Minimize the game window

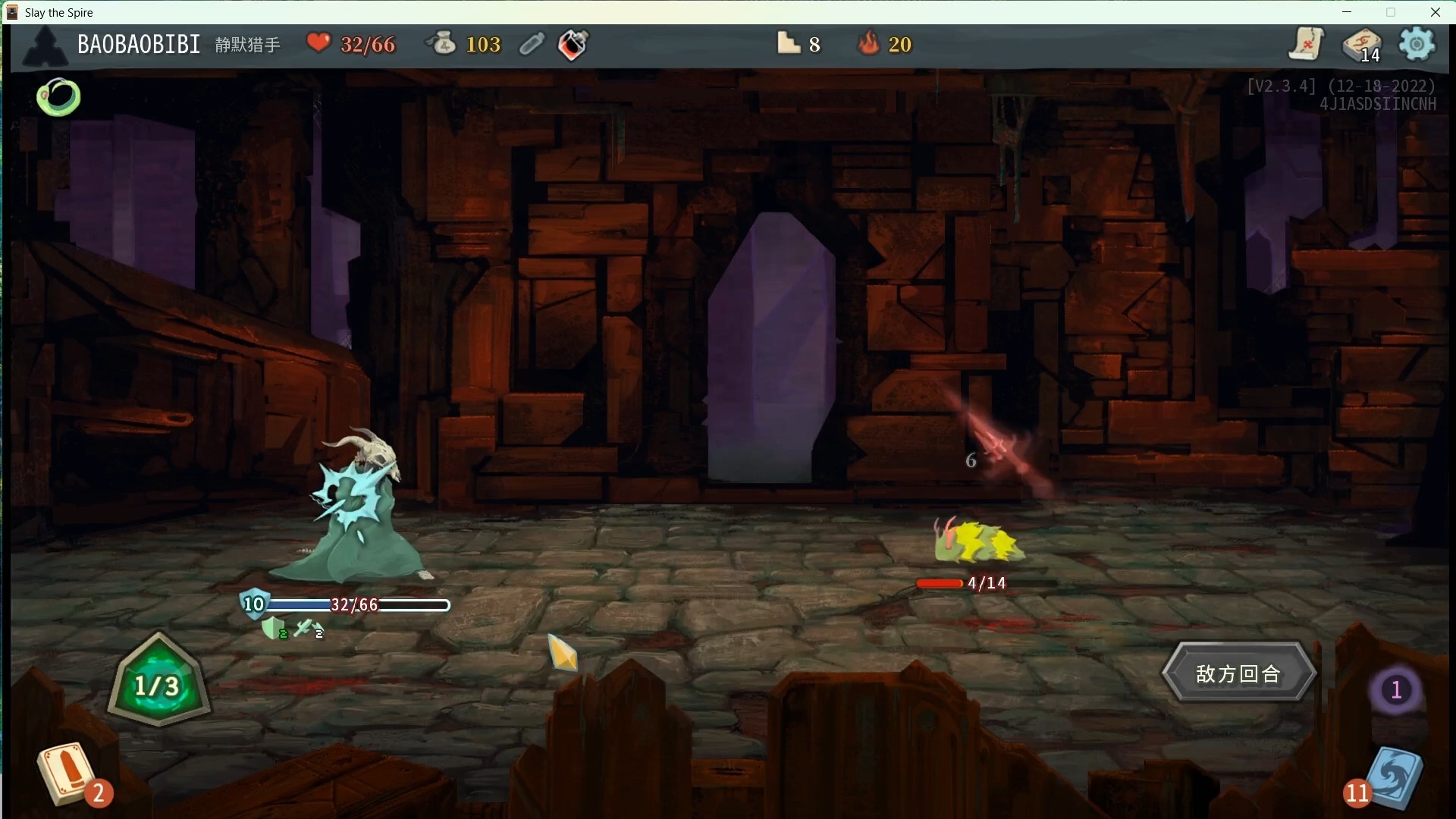click(1347, 12)
